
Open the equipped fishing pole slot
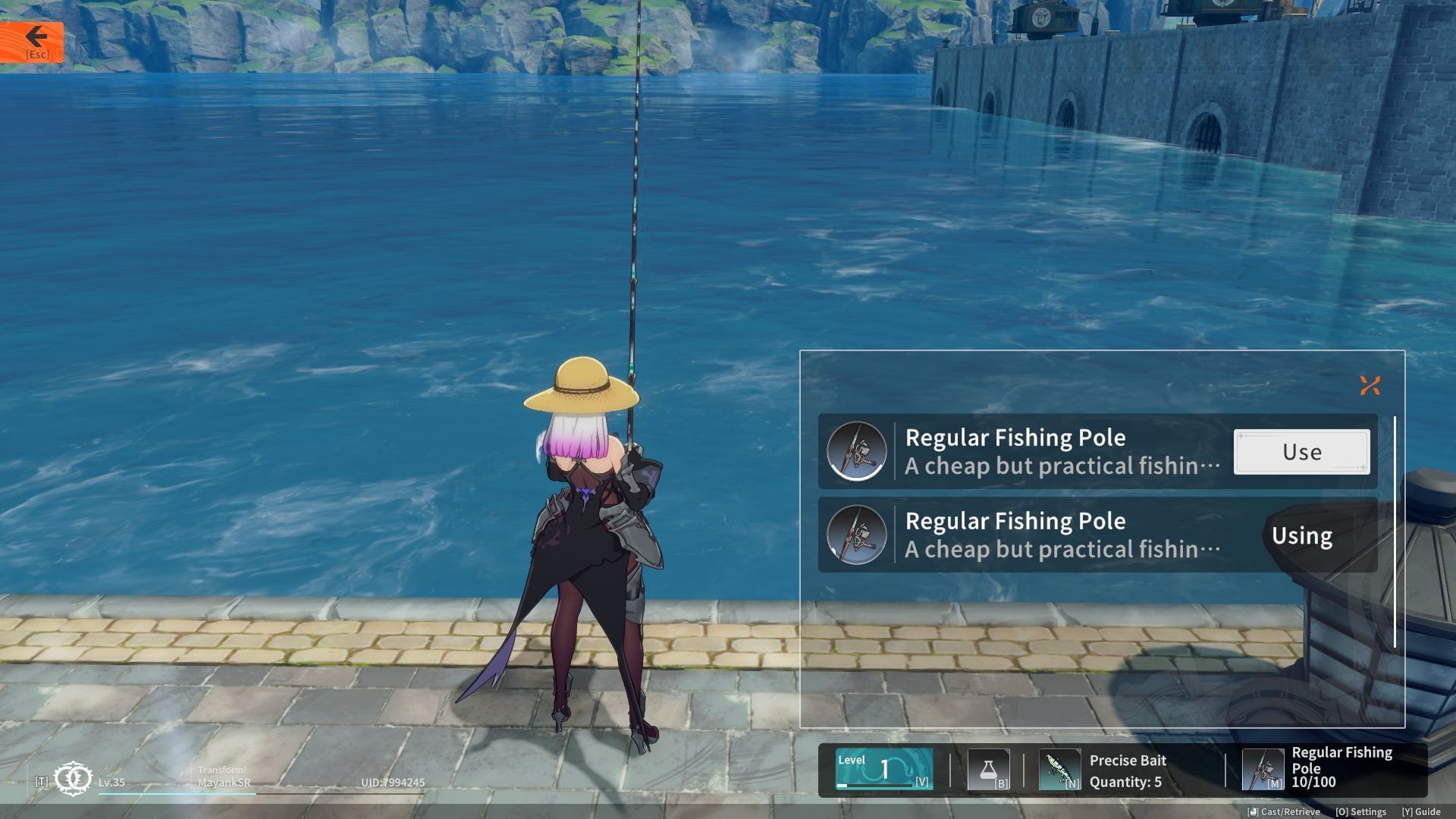tap(1263, 770)
